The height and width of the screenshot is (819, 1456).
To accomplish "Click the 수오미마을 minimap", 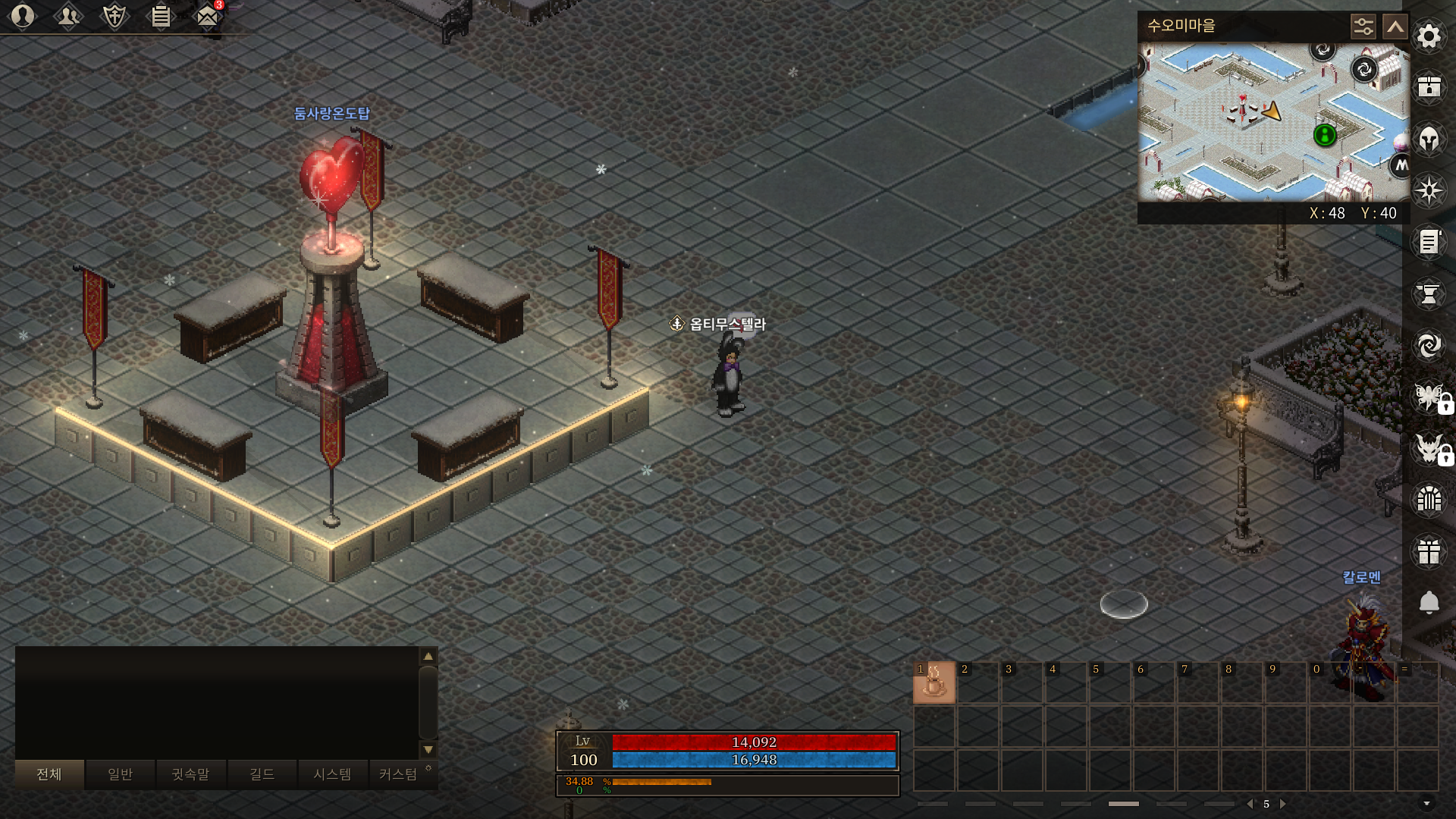I will point(1272,121).
